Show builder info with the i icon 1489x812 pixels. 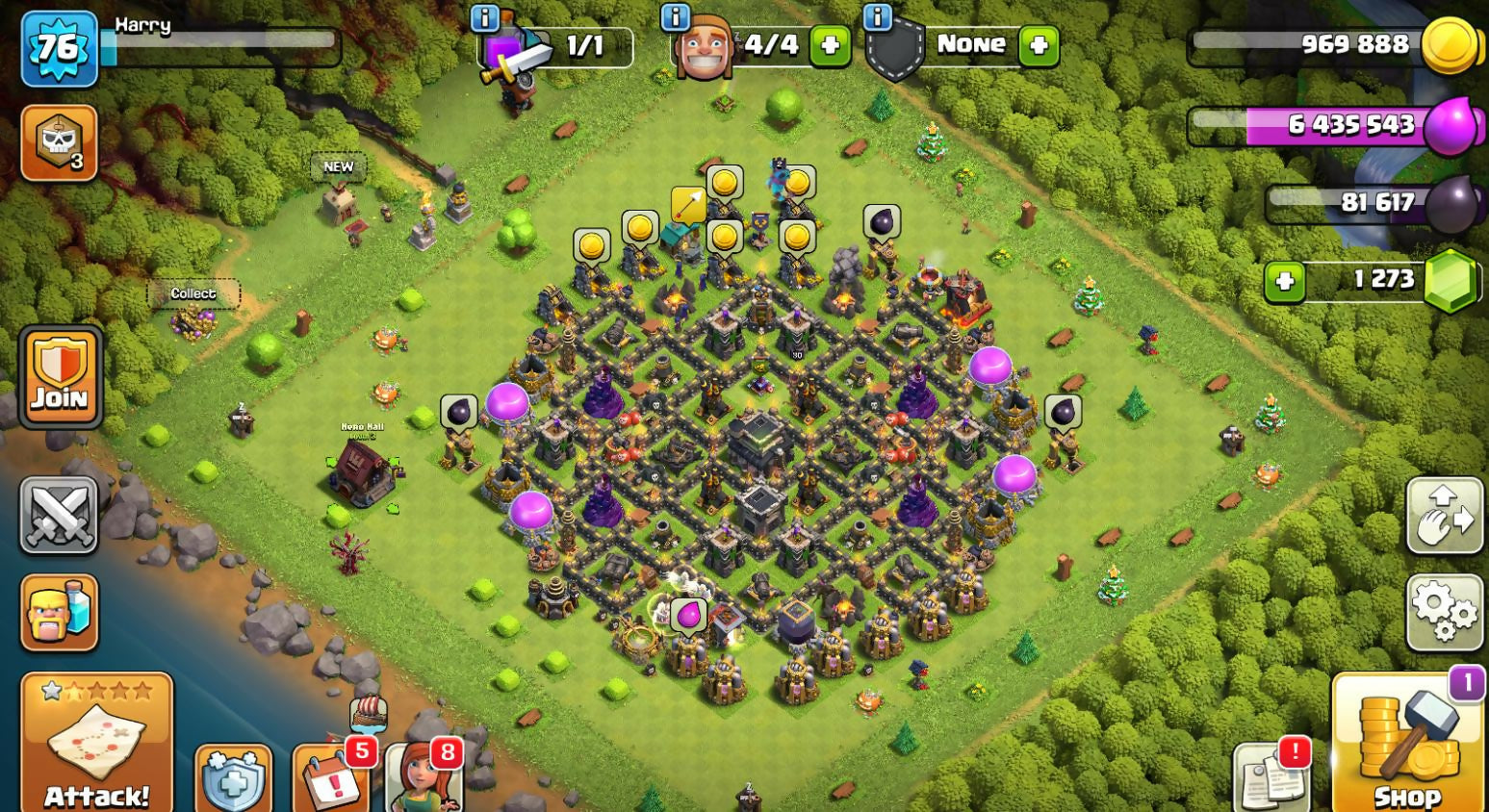[676, 16]
